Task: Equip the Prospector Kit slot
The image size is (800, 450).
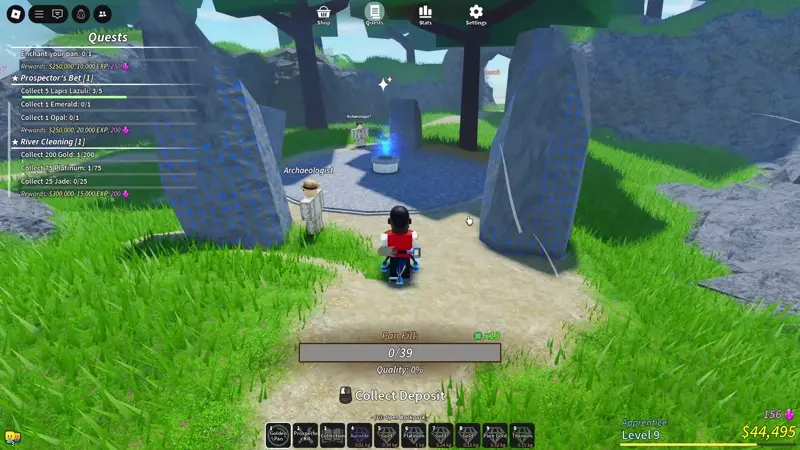Action: [x=305, y=435]
